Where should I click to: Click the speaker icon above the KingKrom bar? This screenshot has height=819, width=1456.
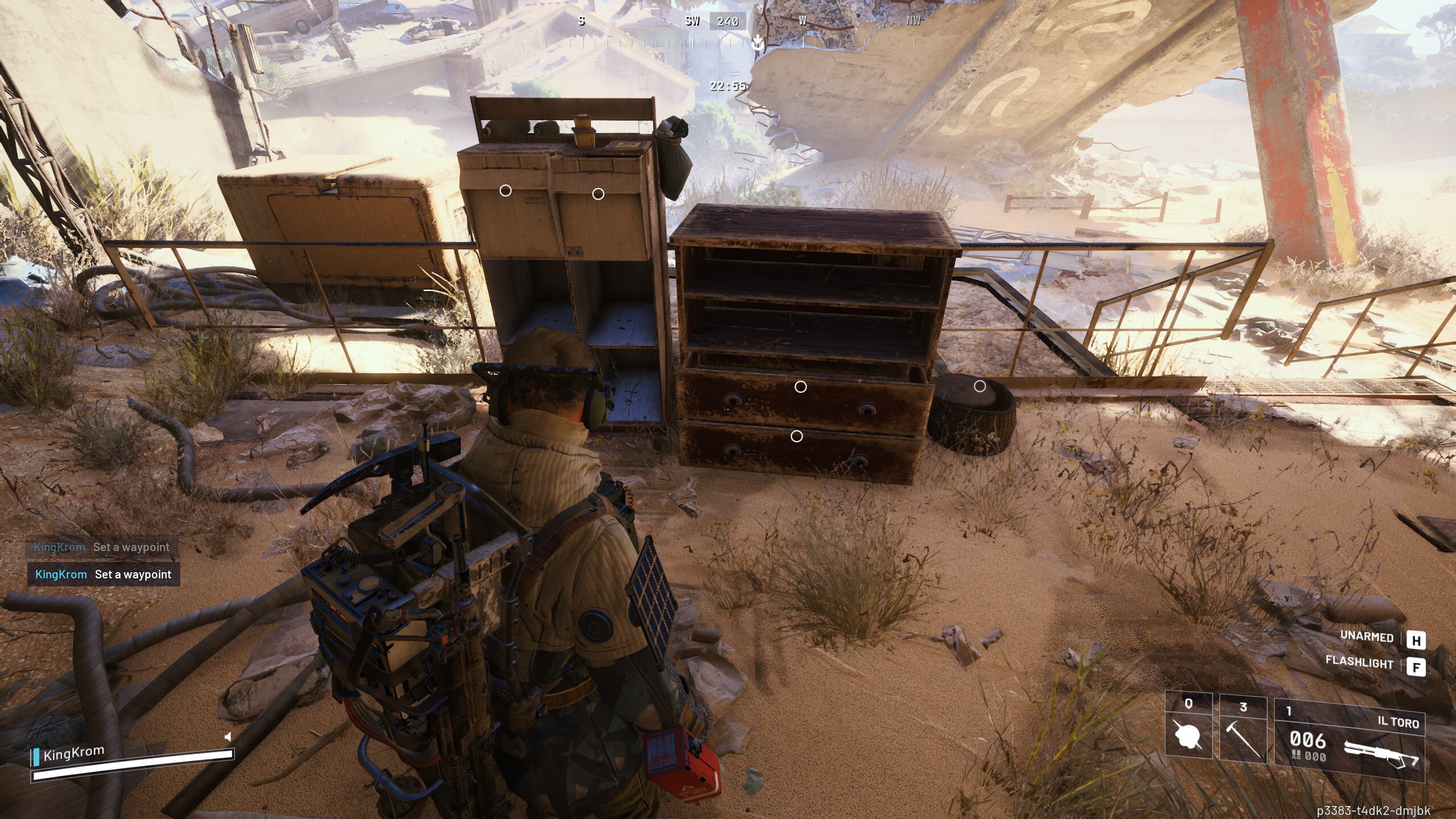click(x=229, y=735)
